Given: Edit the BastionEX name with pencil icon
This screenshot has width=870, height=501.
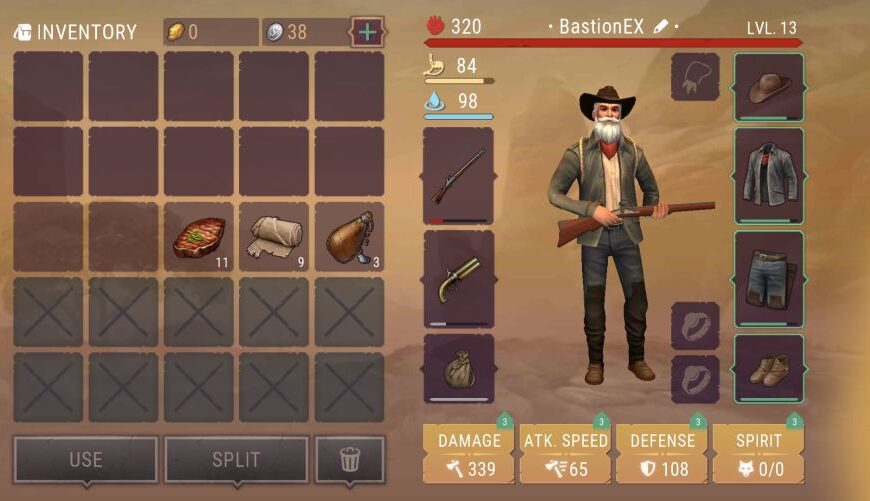Looking at the screenshot, I should click(x=660, y=27).
